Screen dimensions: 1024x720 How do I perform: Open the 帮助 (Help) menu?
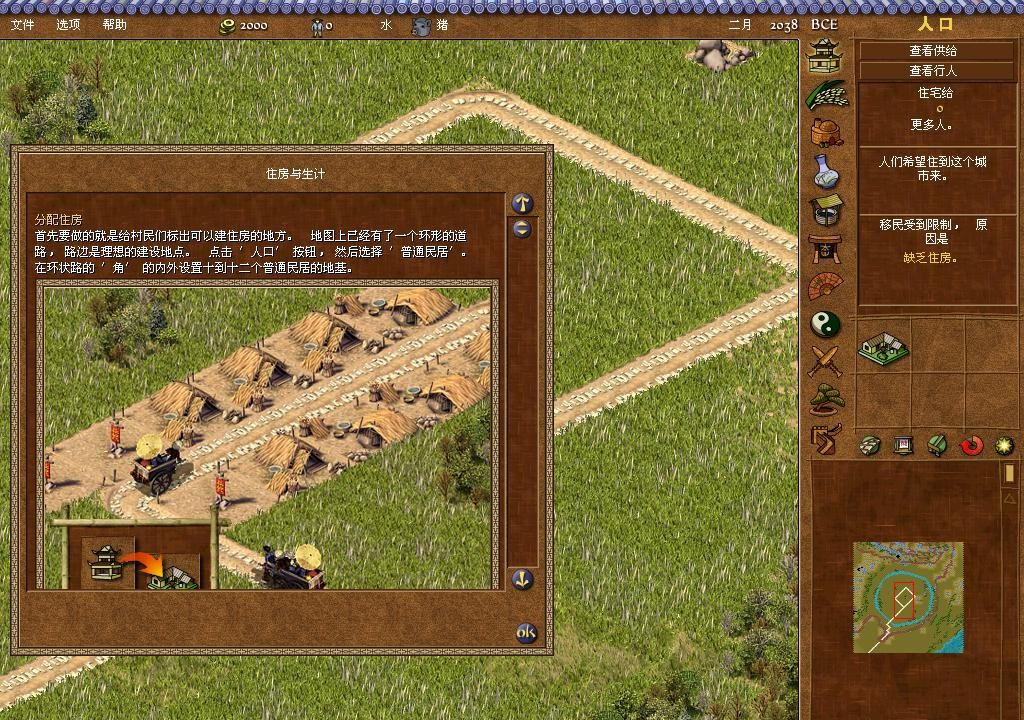pos(115,24)
